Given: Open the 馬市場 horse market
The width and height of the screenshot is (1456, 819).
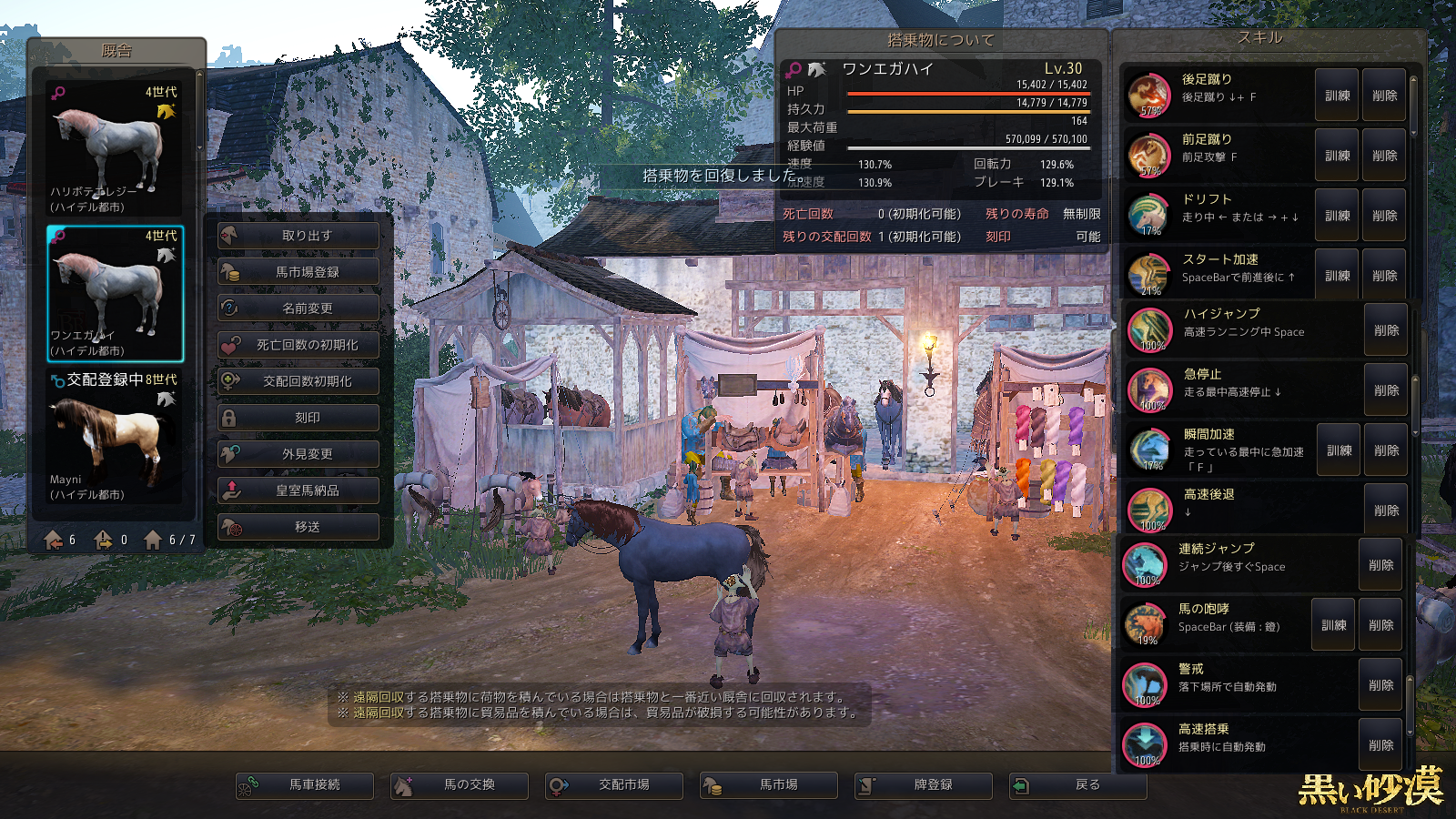Looking at the screenshot, I should pos(769,784).
